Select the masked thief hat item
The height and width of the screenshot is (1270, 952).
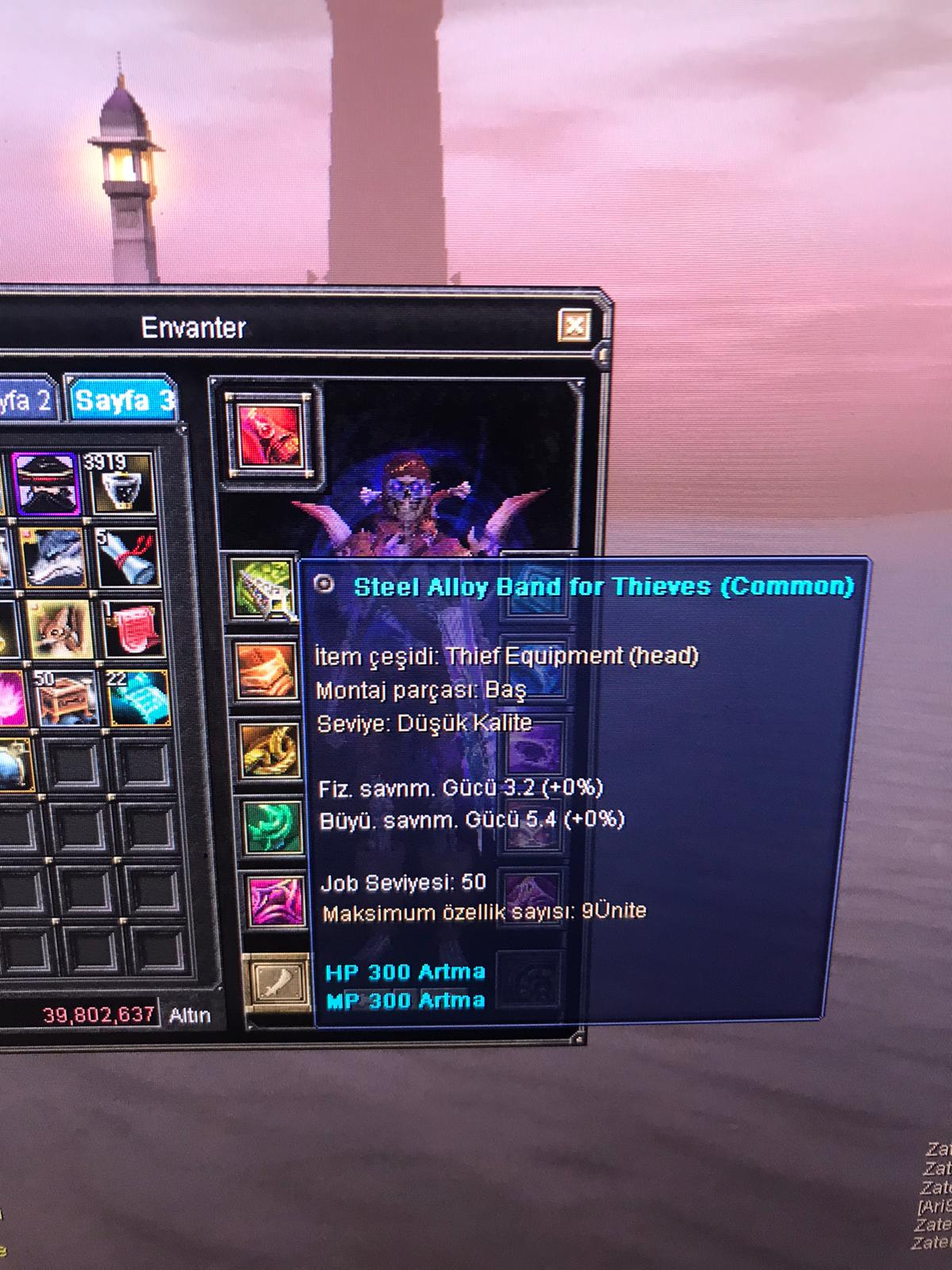[x=47, y=483]
